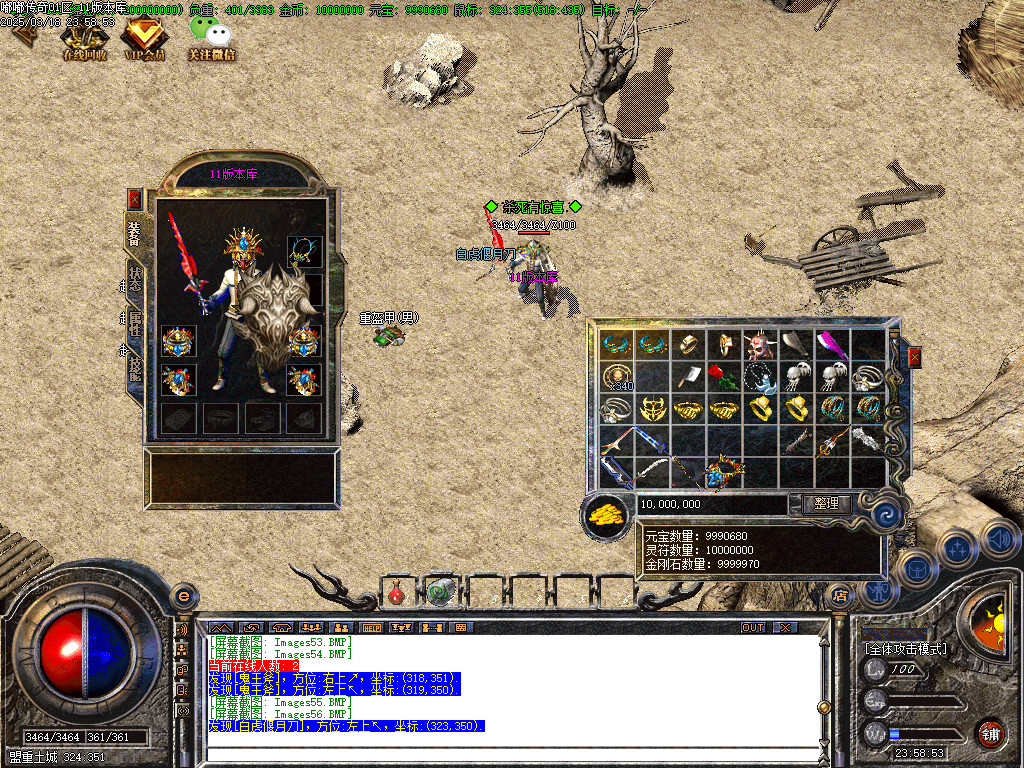Switch to the 状态 status tab

click(134, 280)
